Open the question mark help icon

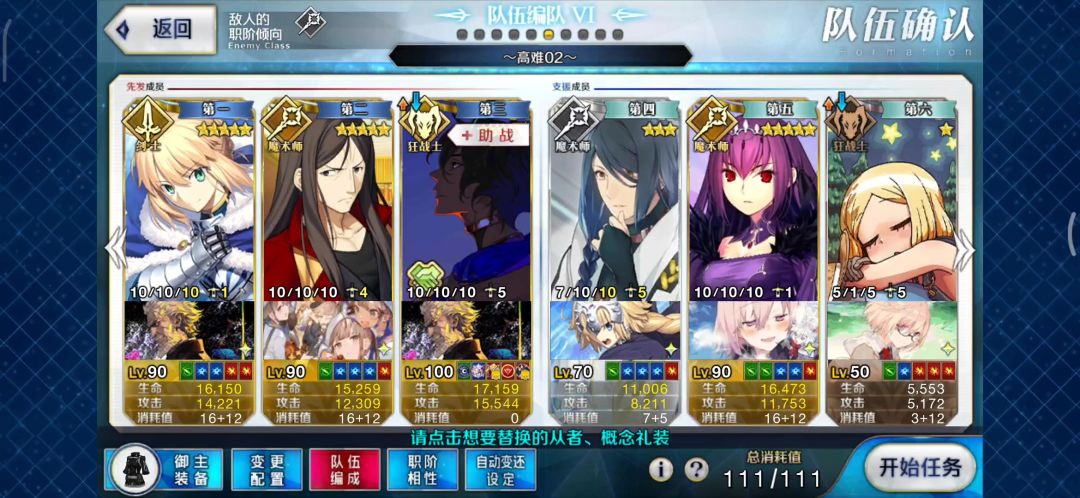[696, 470]
